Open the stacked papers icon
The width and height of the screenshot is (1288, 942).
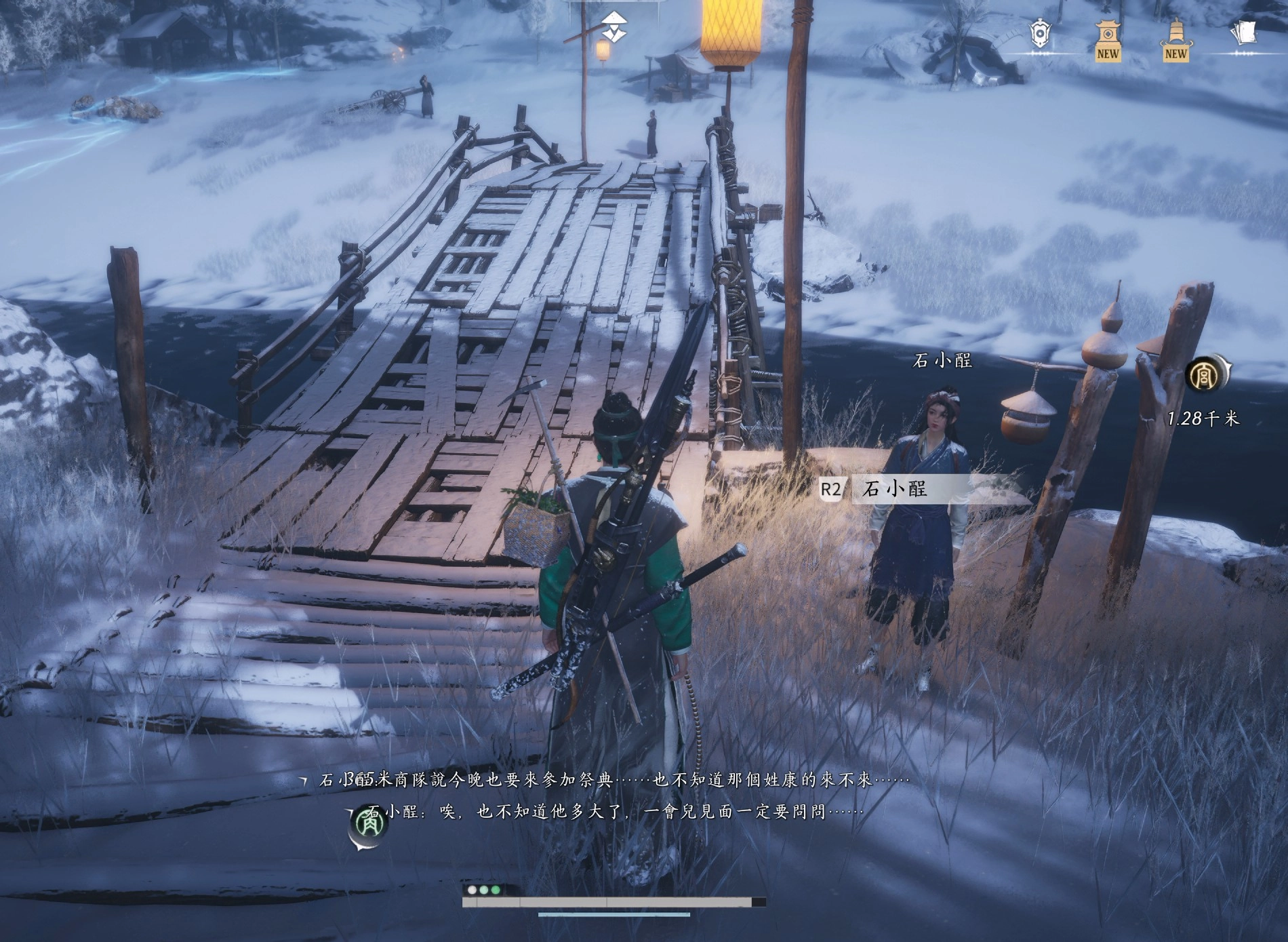(1243, 33)
